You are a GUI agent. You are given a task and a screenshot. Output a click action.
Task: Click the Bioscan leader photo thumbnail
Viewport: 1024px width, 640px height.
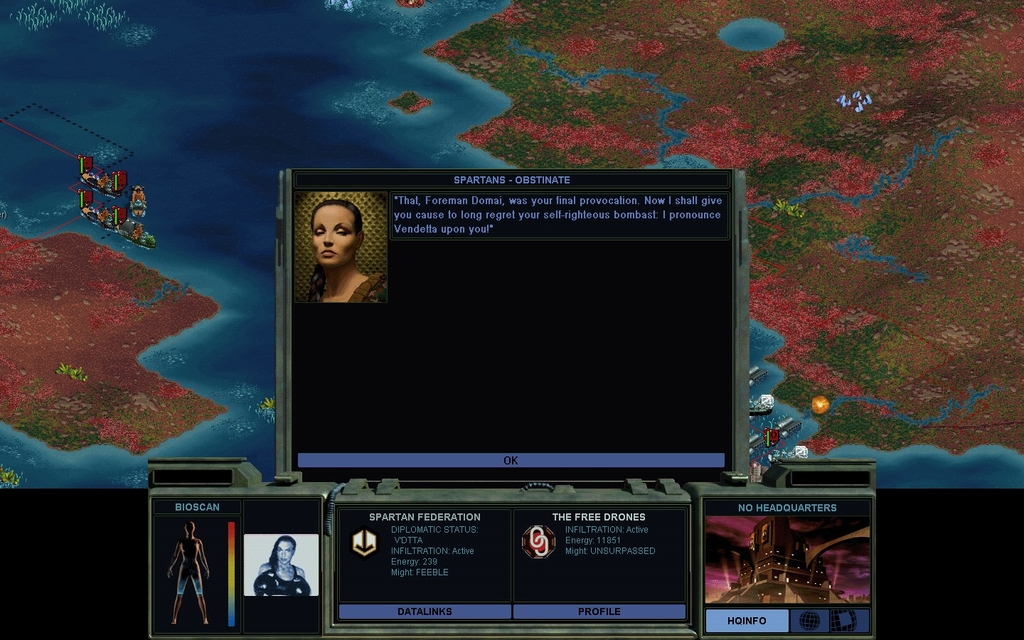[x=281, y=565]
